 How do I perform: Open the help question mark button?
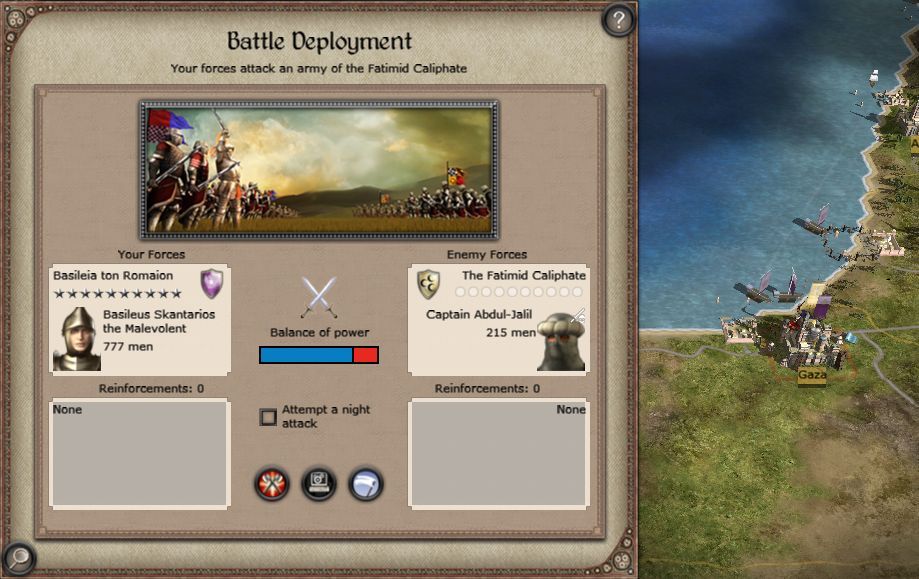pos(618,19)
